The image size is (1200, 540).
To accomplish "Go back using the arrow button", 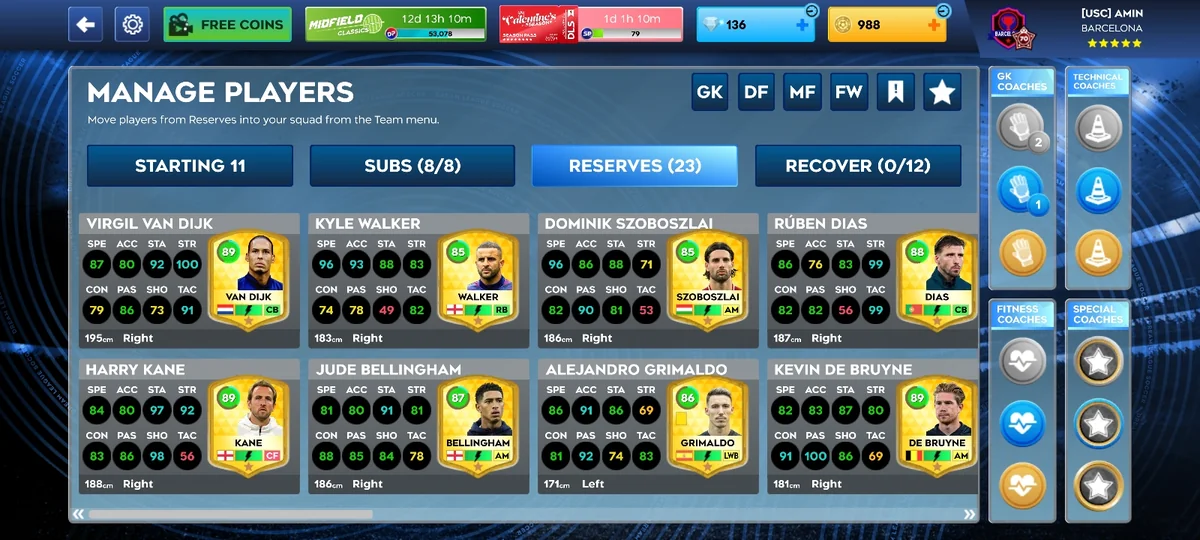I will [x=85, y=24].
